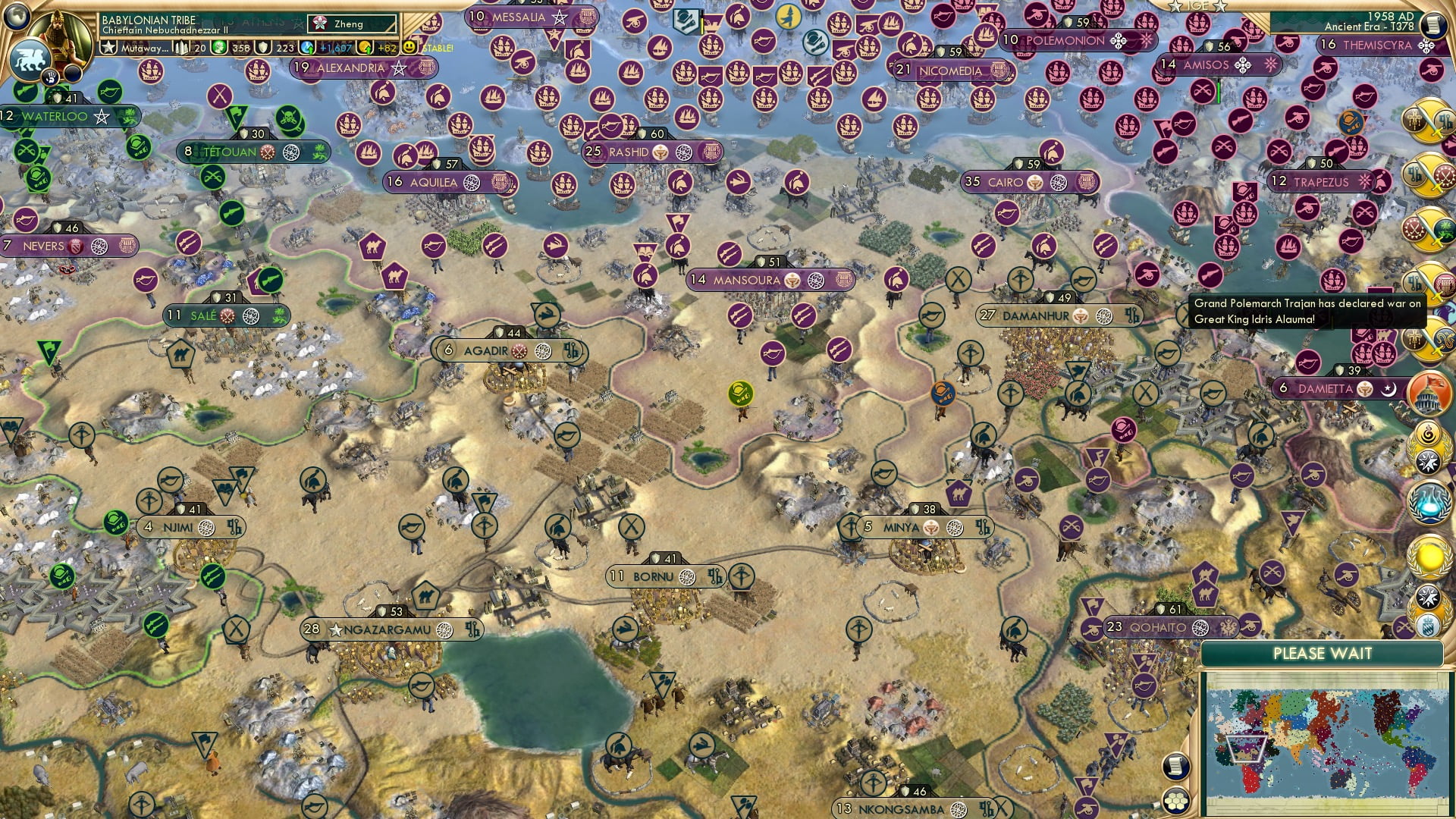Click the world minimap
The height and width of the screenshot is (819, 1456).
point(1325,743)
